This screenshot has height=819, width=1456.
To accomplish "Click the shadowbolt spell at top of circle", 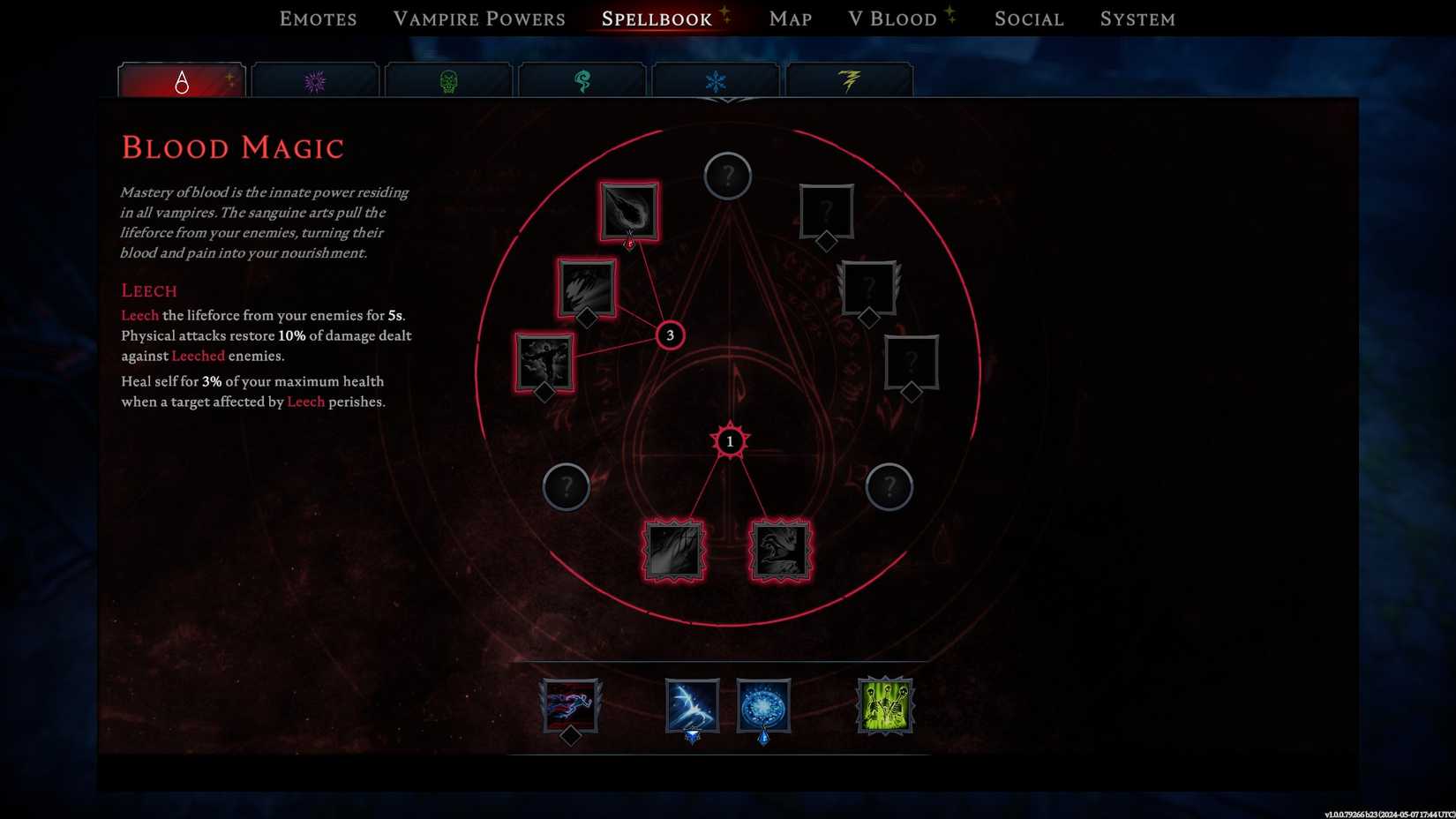I will tap(628, 210).
